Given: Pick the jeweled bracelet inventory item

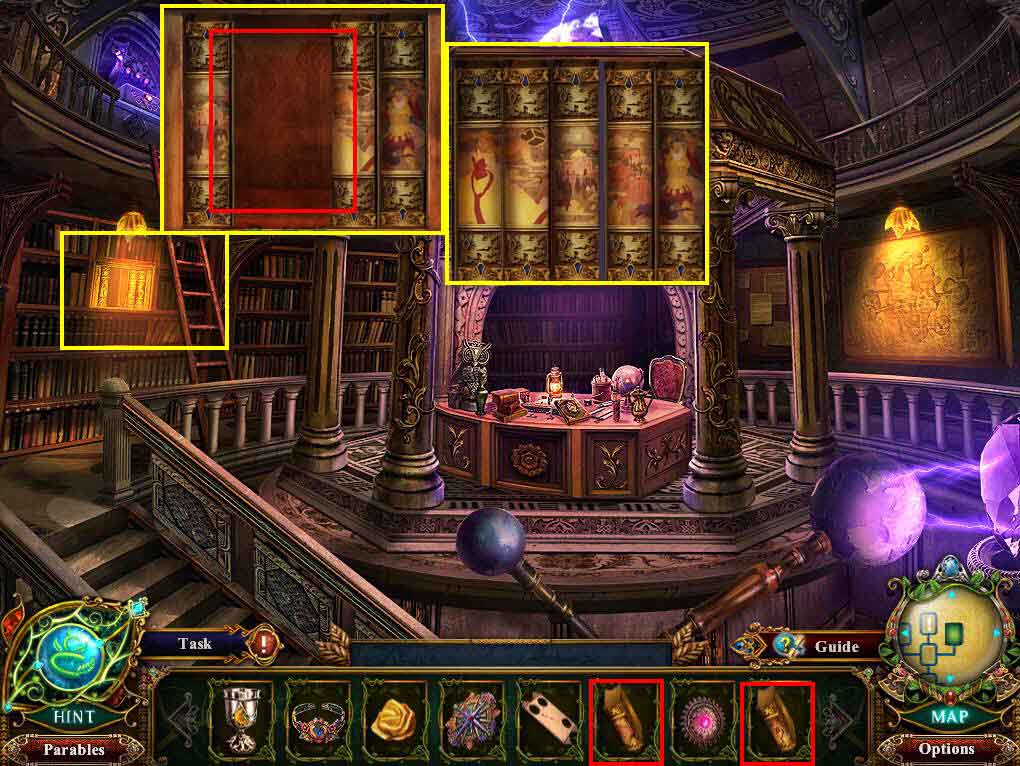Looking at the screenshot, I should pos(320,718).
